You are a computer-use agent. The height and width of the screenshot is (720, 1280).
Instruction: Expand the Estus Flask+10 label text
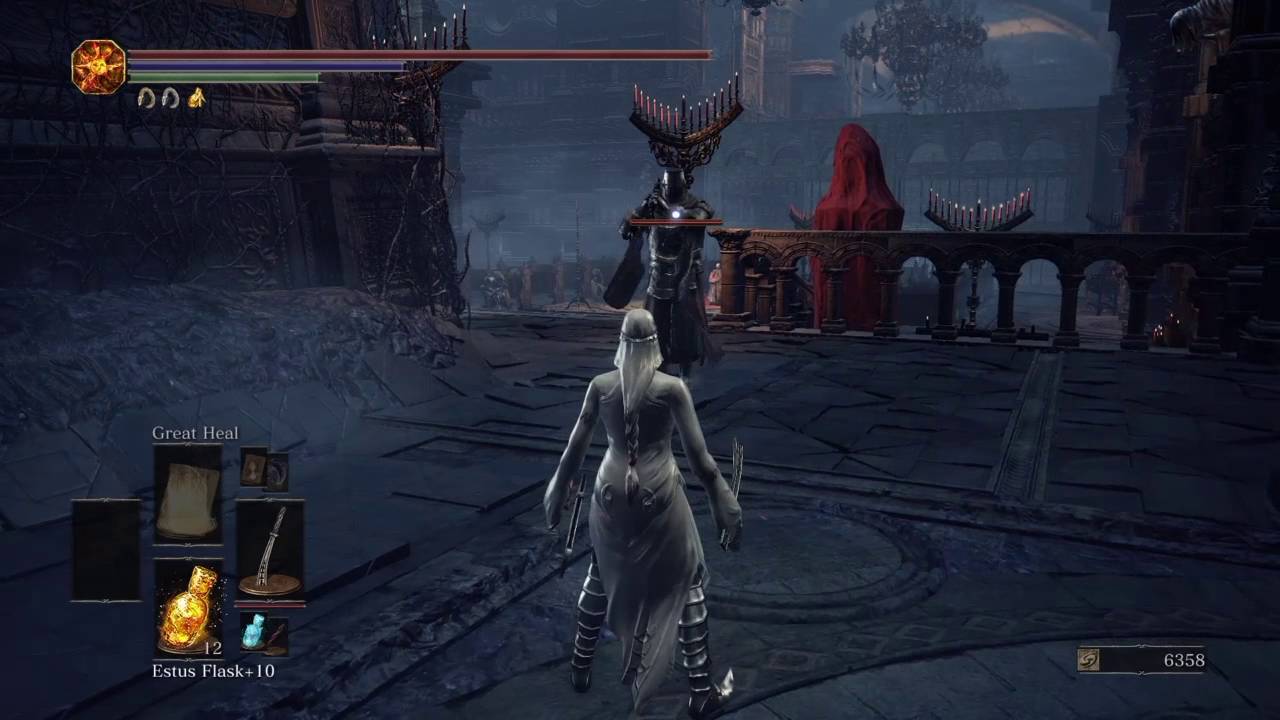[213, 671]
